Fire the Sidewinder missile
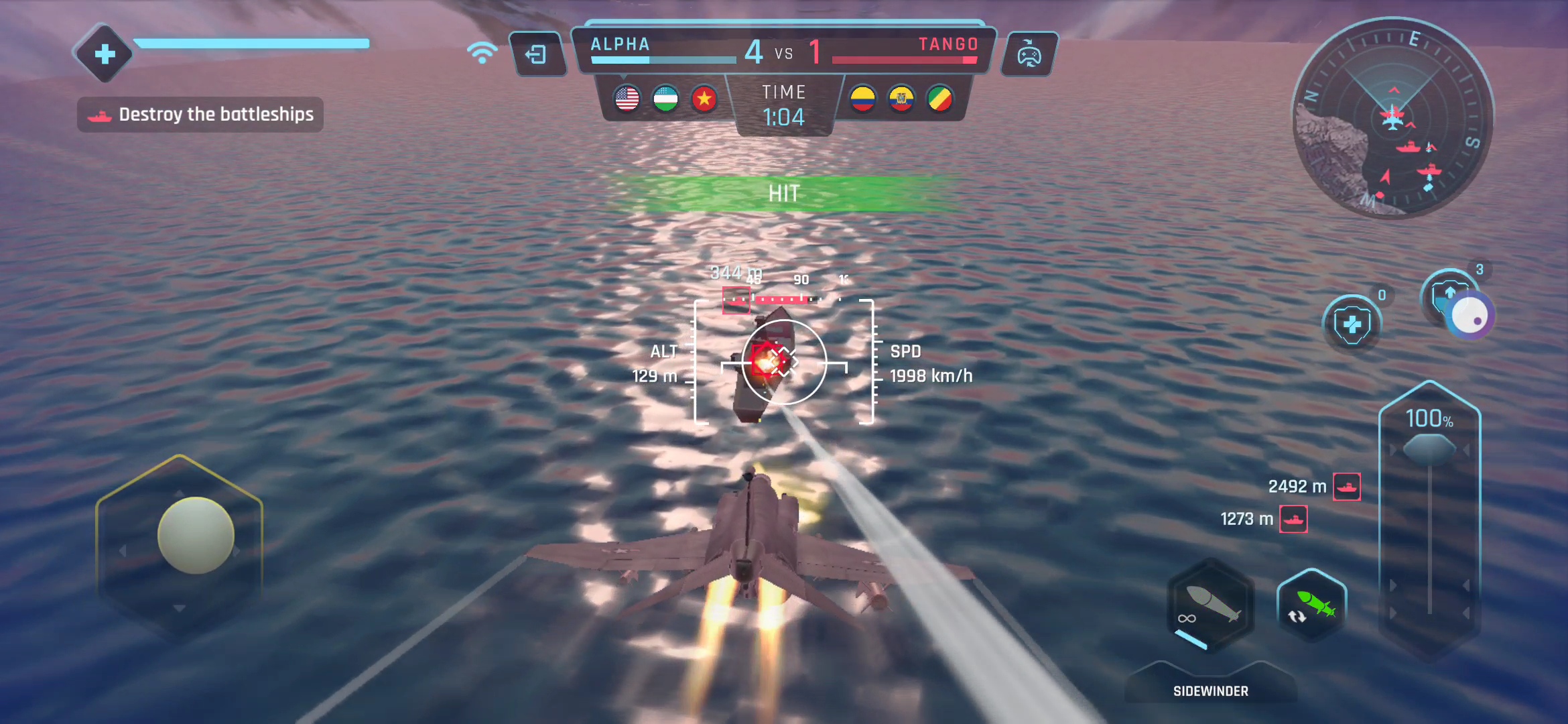Viewport: 1568px width, 724px height. coord(1210,605)
